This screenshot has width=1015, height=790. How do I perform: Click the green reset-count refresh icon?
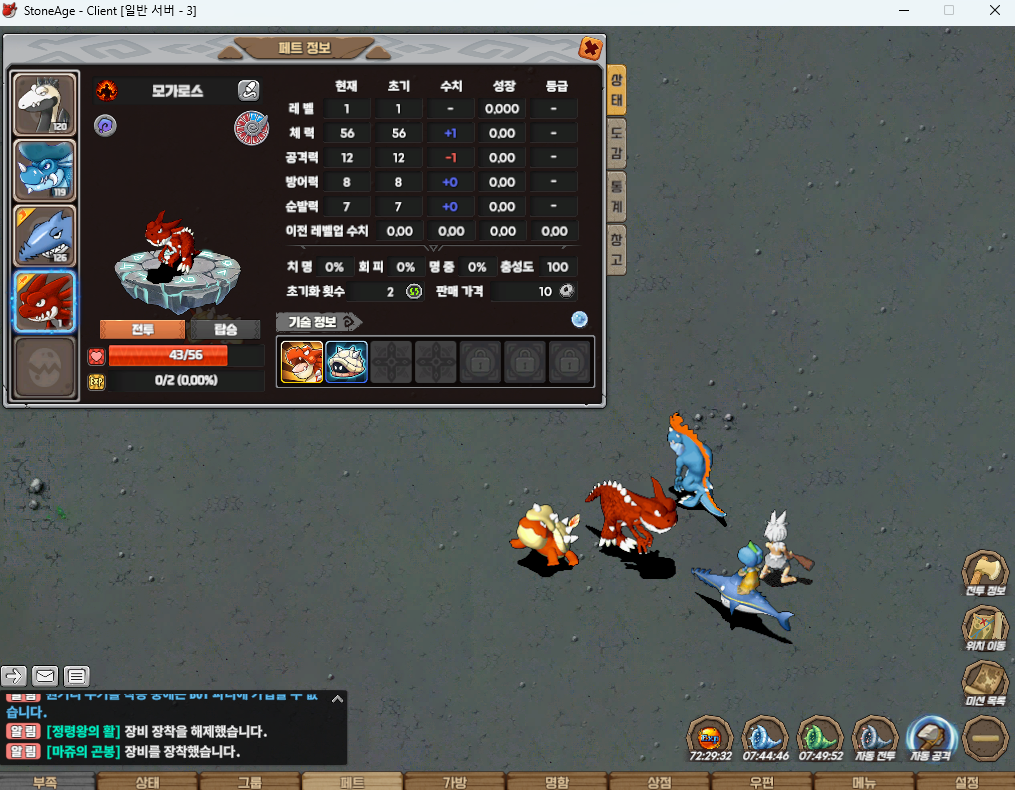point(414,292)
